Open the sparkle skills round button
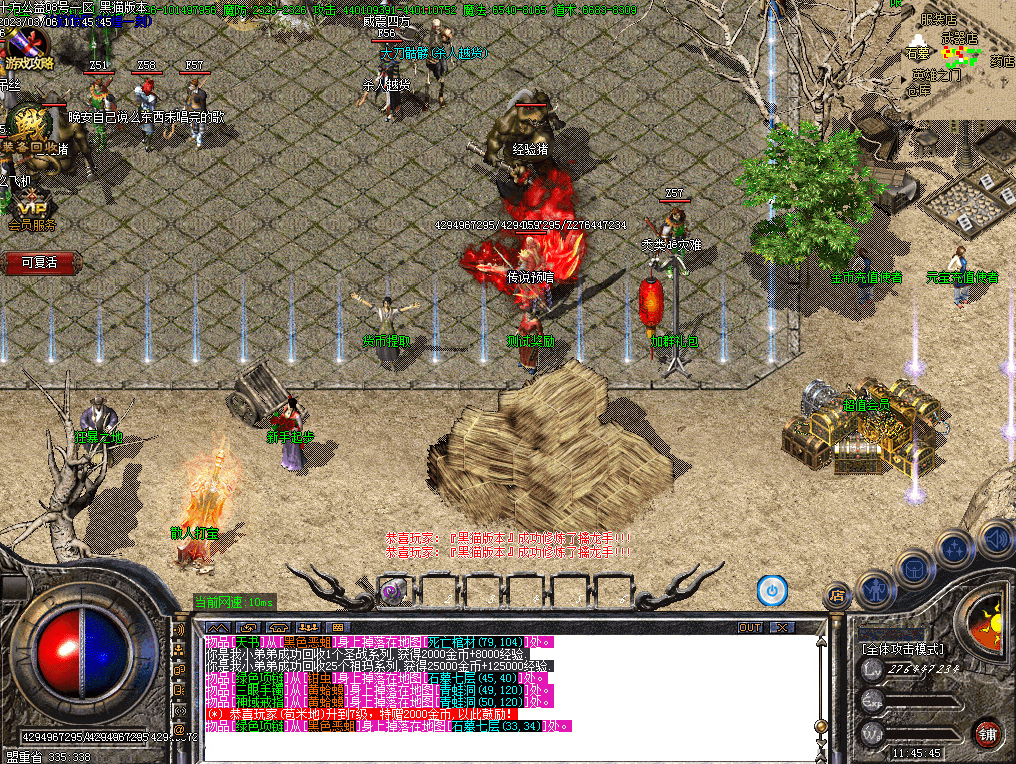This screenshot has width=1016, height=764. 955,548
